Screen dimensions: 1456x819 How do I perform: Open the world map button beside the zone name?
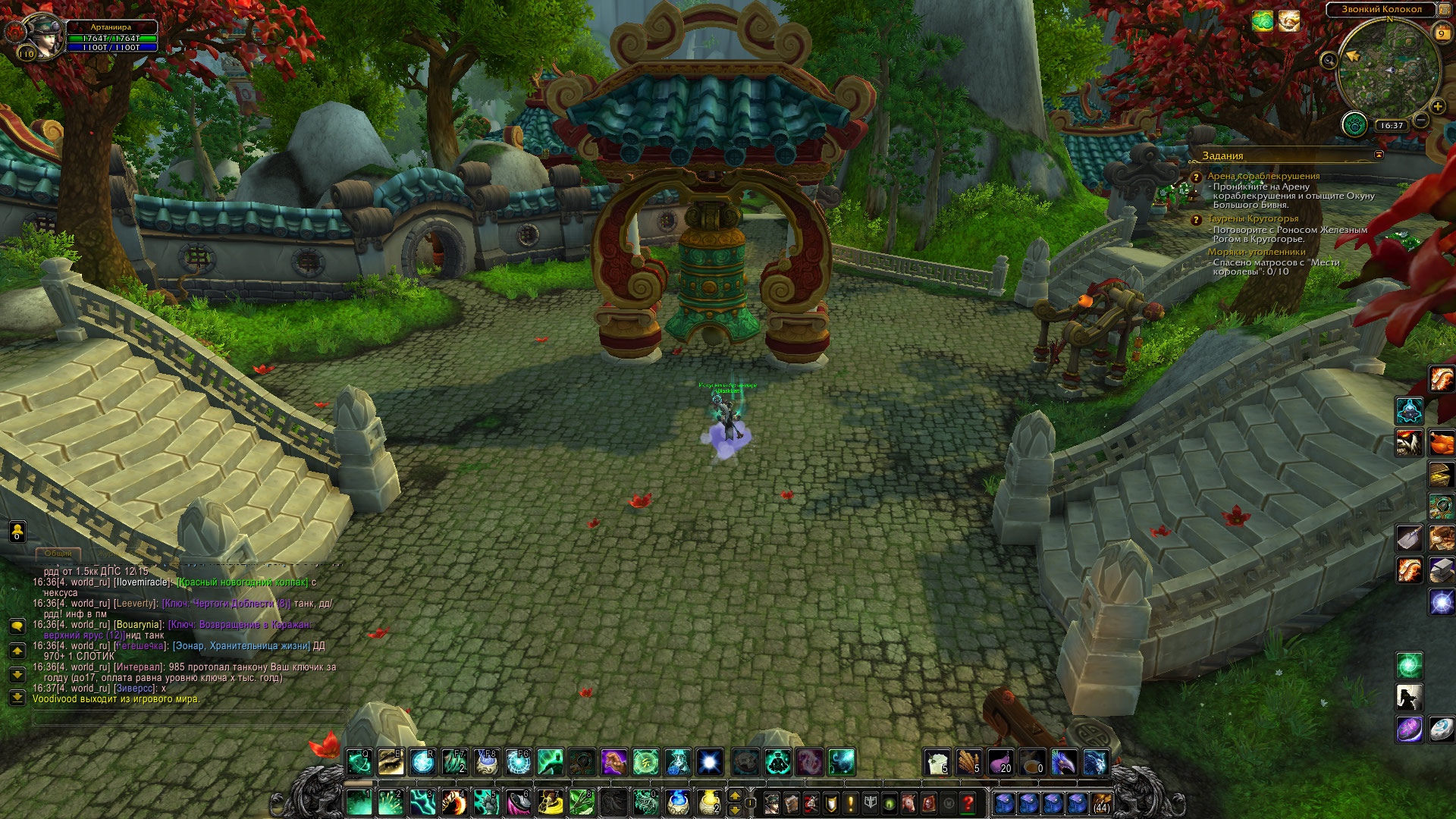(x=1445, y=9)
